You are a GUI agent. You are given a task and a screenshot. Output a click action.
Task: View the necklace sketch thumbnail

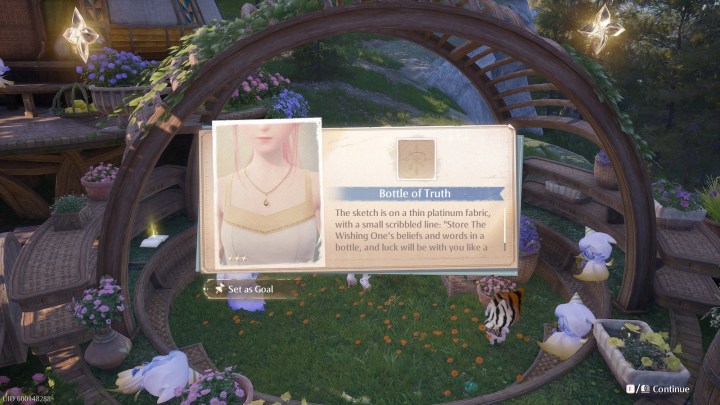tap(268, 194)
